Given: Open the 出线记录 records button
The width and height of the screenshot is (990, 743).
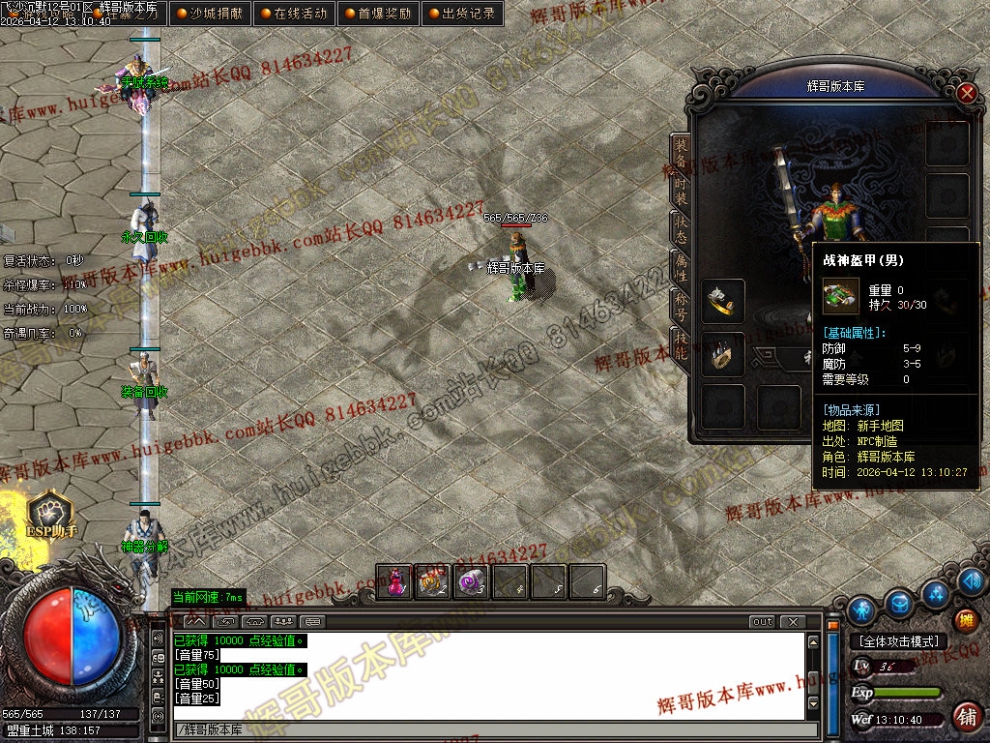Looking at the screenshot, I should point(460,14).
